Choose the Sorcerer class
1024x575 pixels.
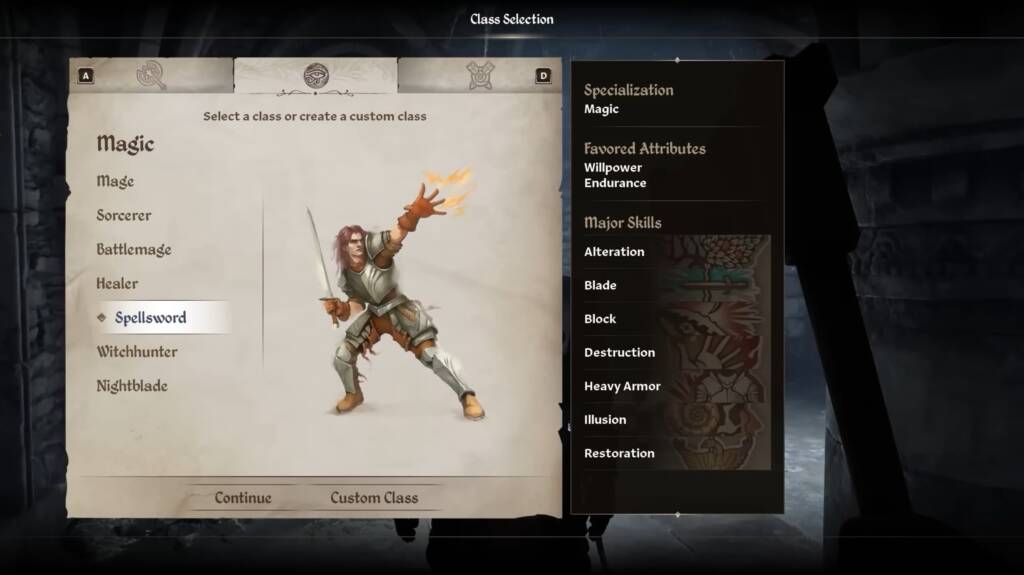(124, 215)
